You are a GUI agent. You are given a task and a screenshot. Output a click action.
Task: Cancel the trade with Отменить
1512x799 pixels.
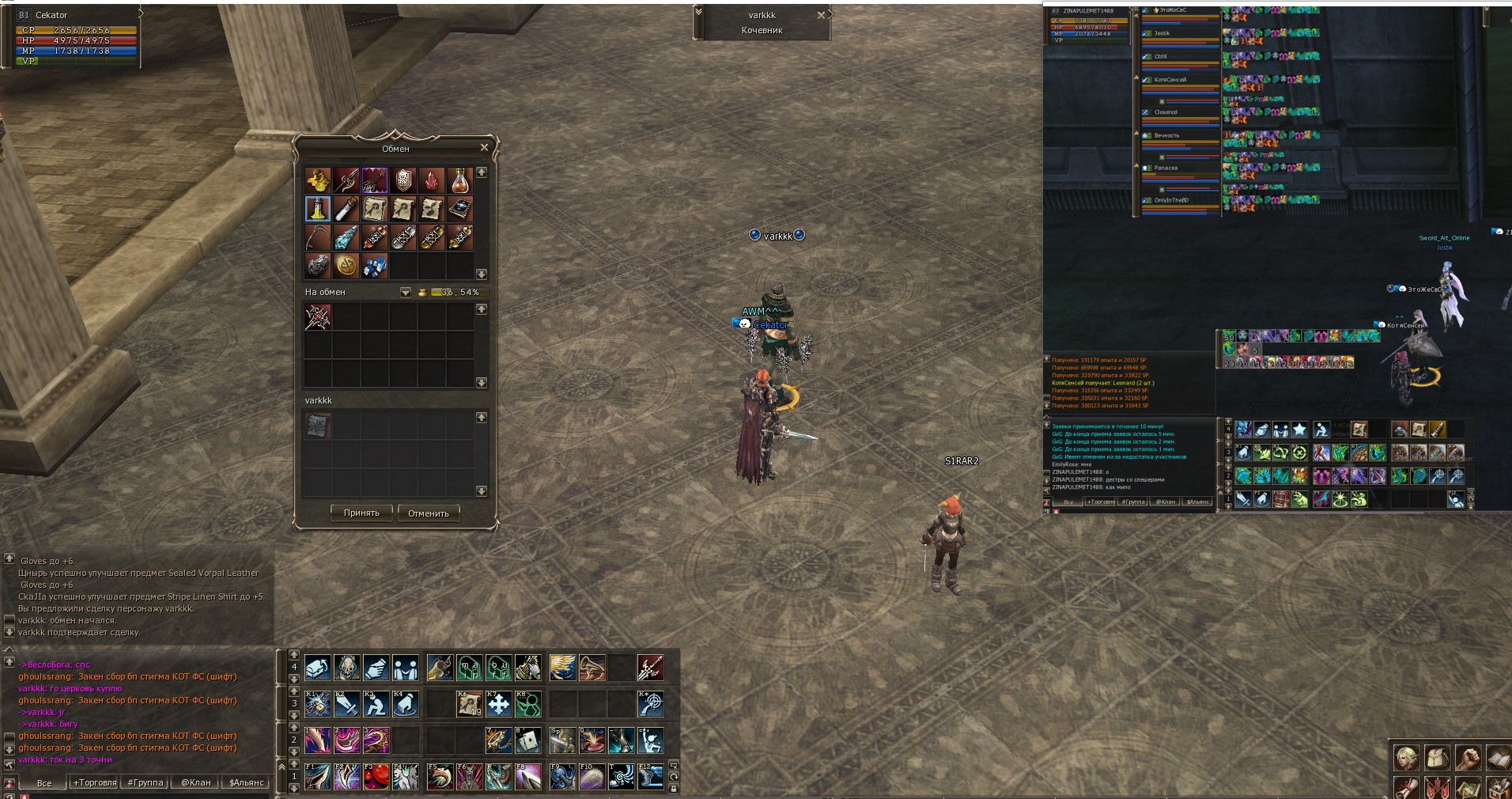point(428,513)
